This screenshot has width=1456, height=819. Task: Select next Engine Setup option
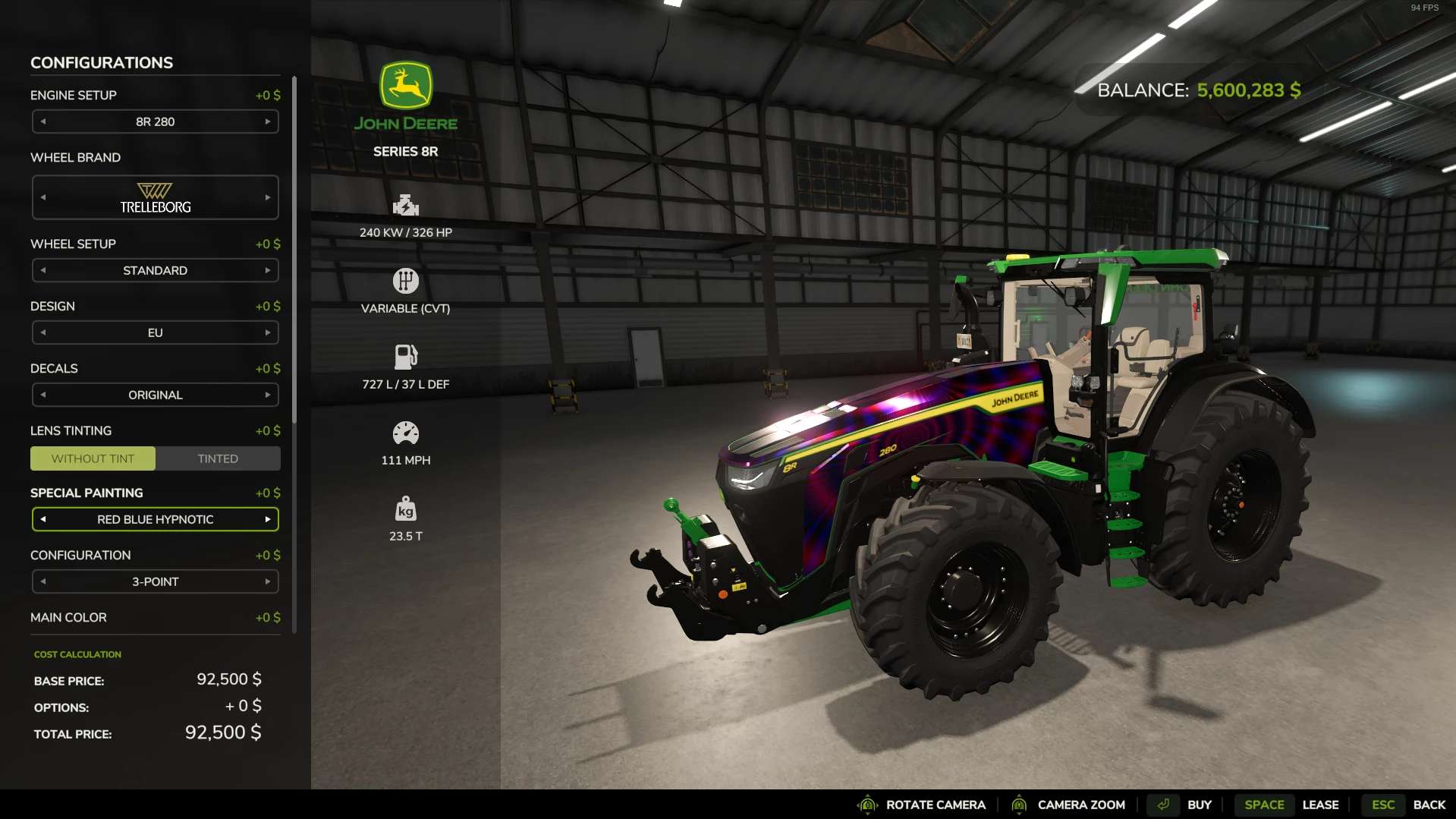click(268, 121)
